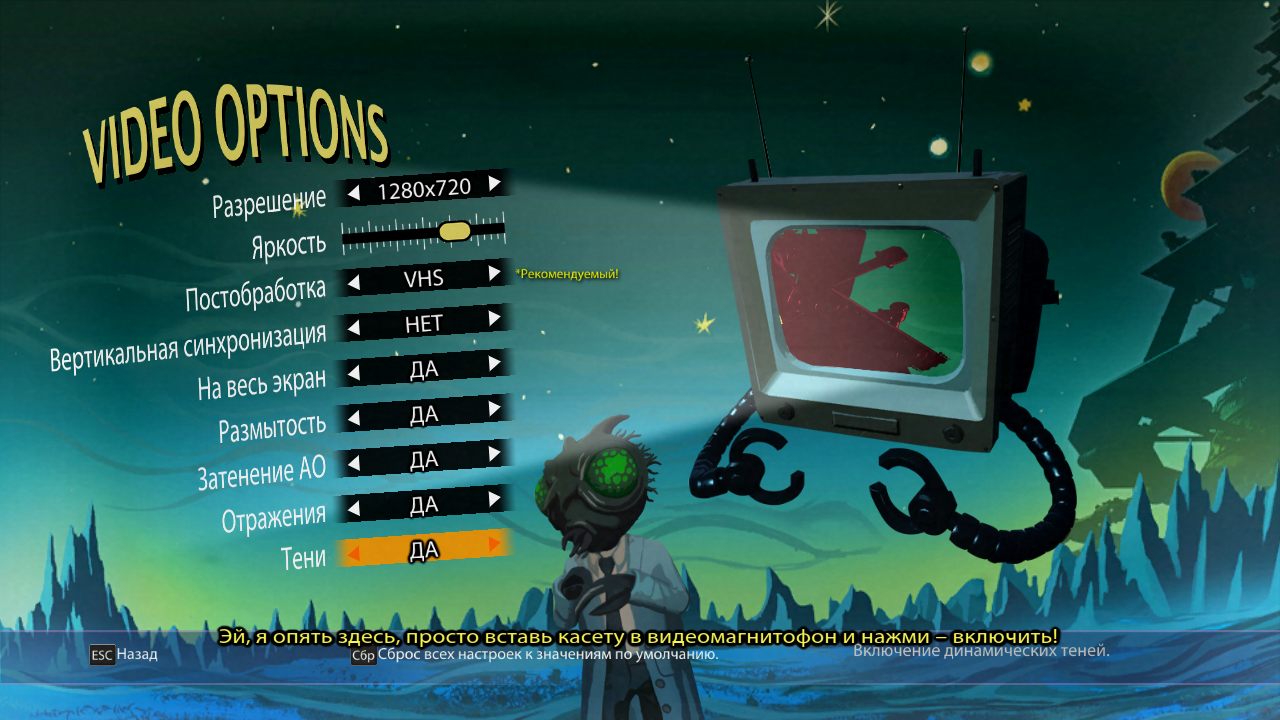Click left arrow of the Размытость setting
Screen dimensions: 1280x720
click(354, 419)
